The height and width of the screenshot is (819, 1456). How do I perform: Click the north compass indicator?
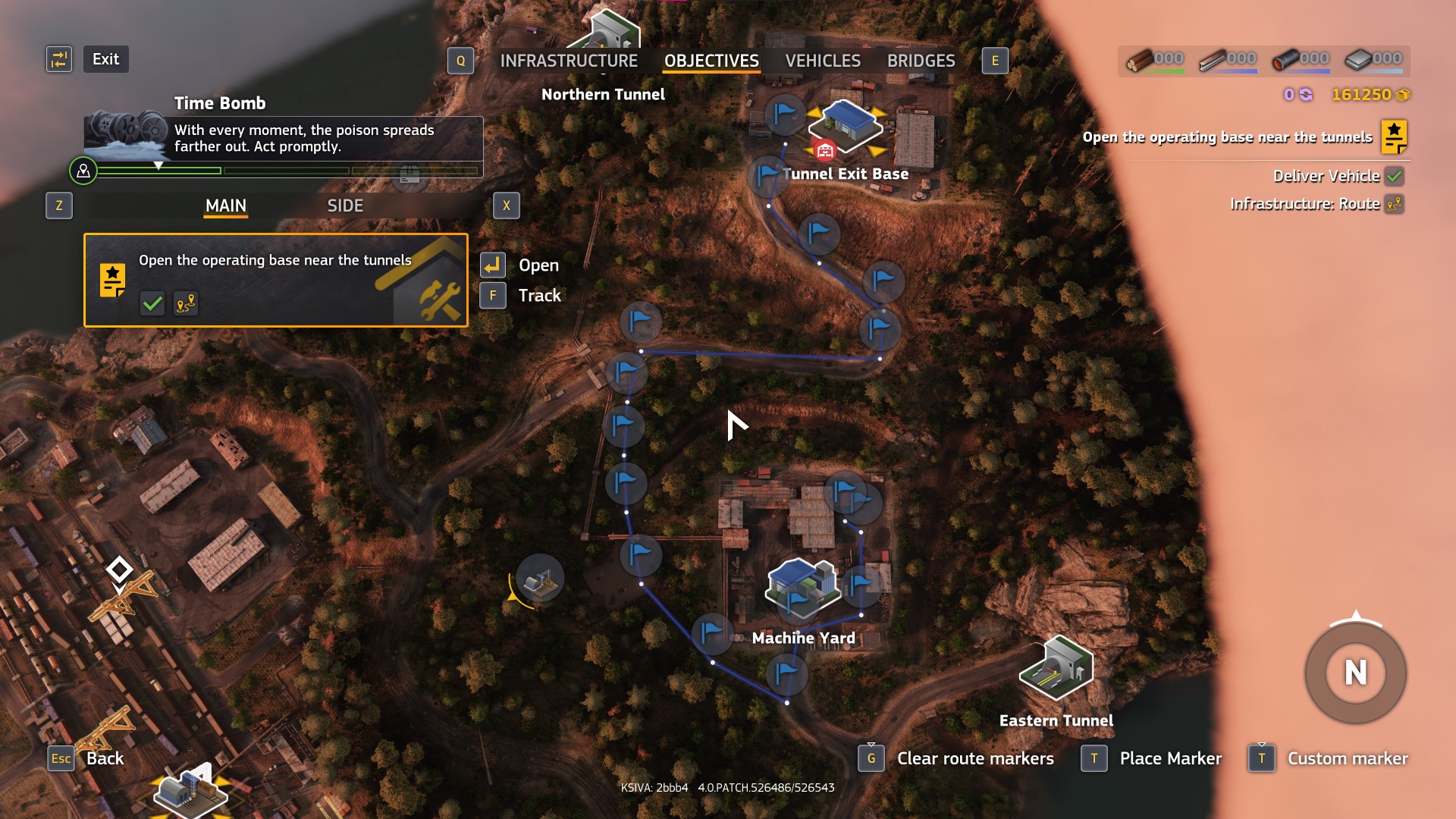[1355, 673]
